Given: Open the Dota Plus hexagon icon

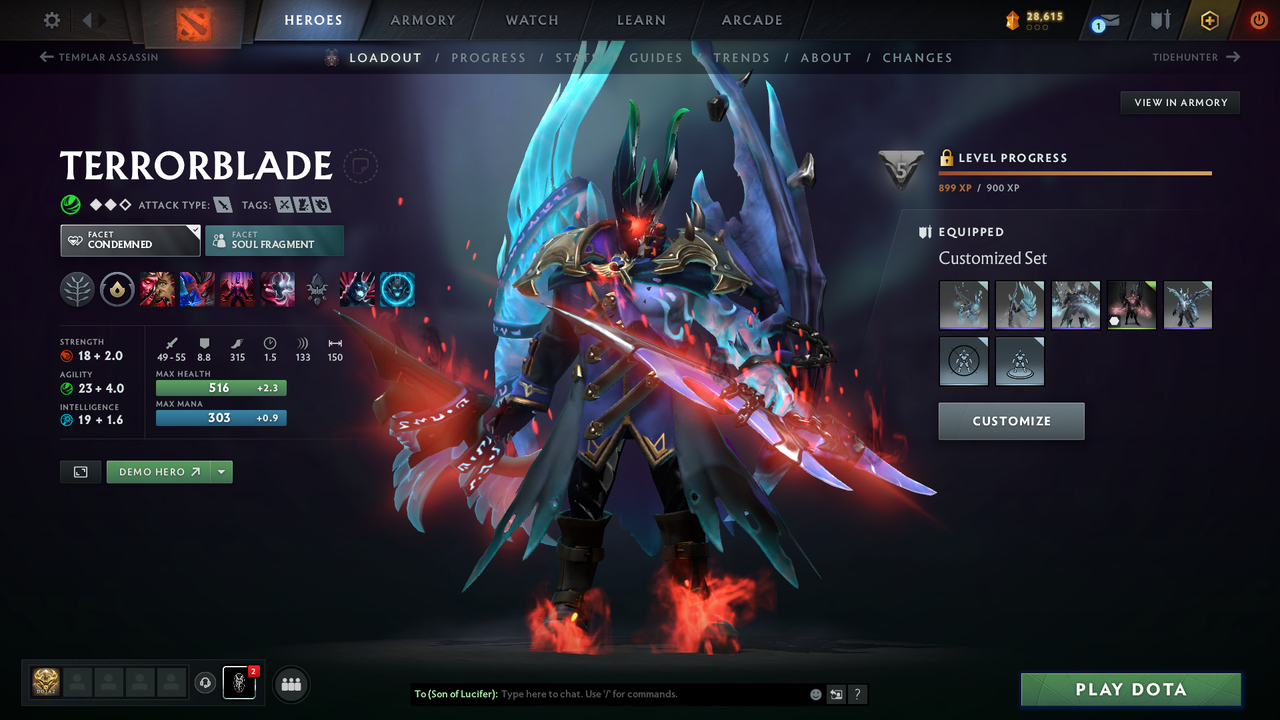Looking at the screenshot, I should click(x=1209, y=20).
